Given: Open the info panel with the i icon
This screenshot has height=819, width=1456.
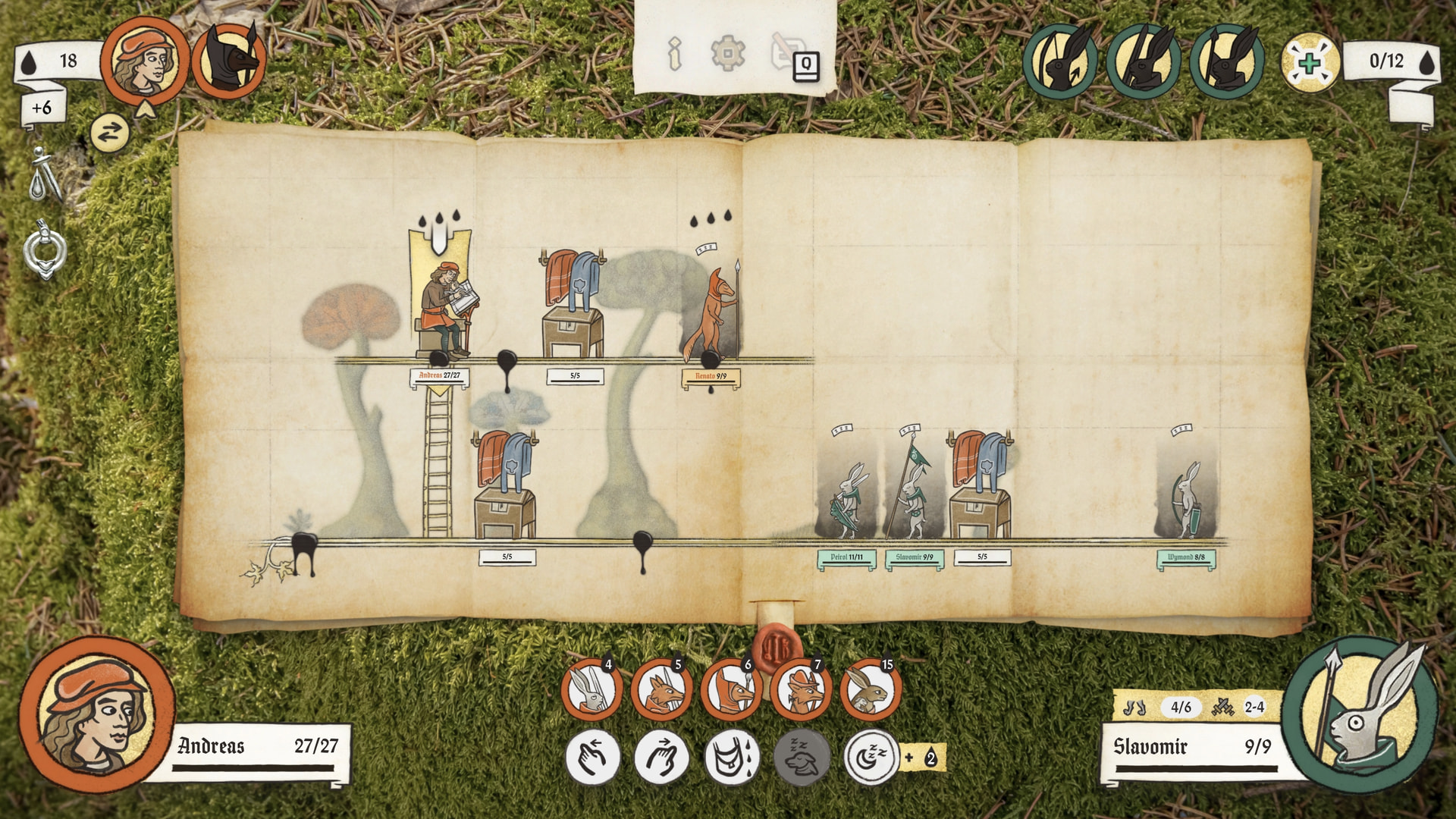Looking at the screenshot, I should click(674, 54).
